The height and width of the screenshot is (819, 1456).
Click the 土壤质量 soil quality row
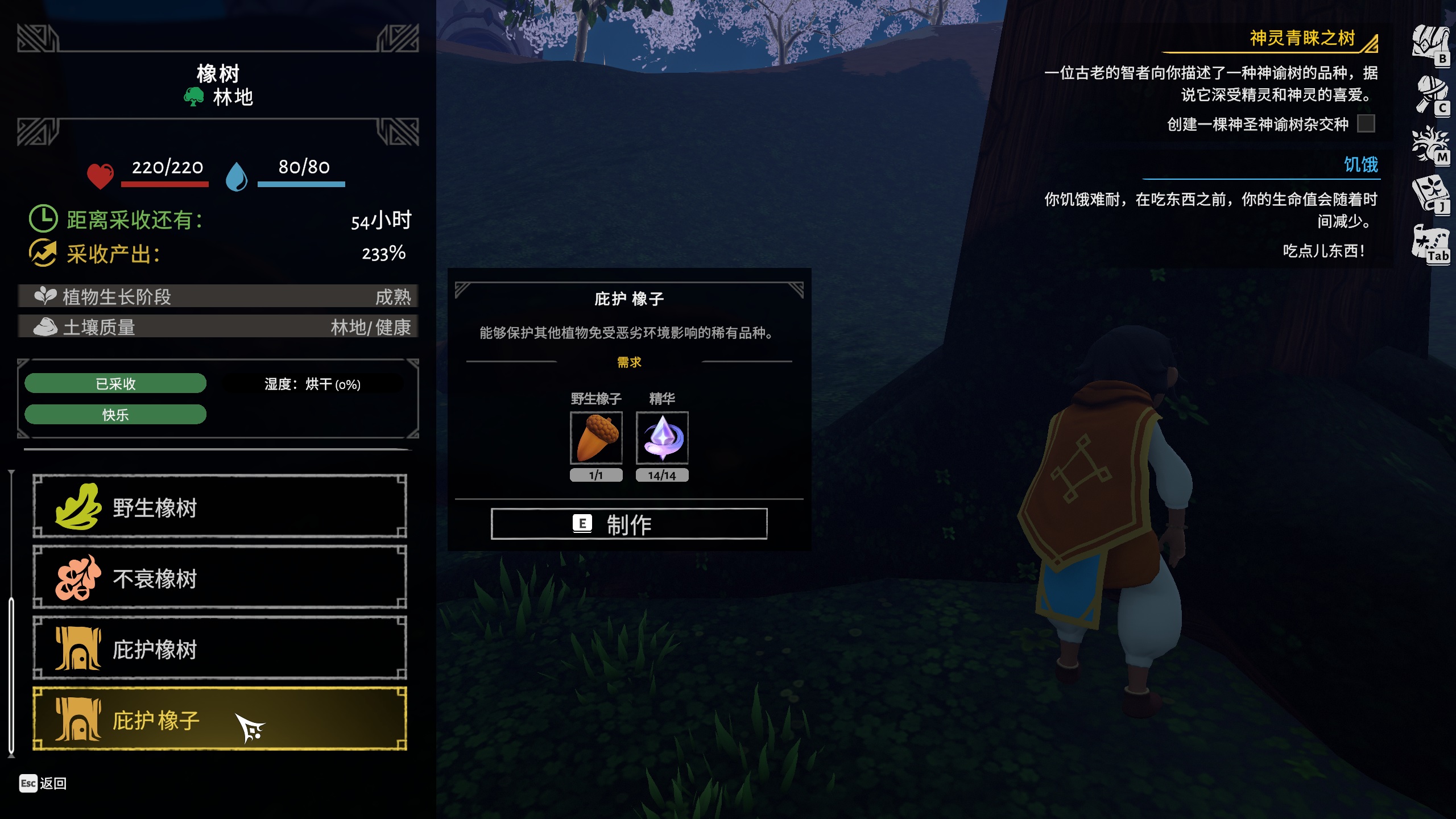pyautogui.click(x=218, y=327)
